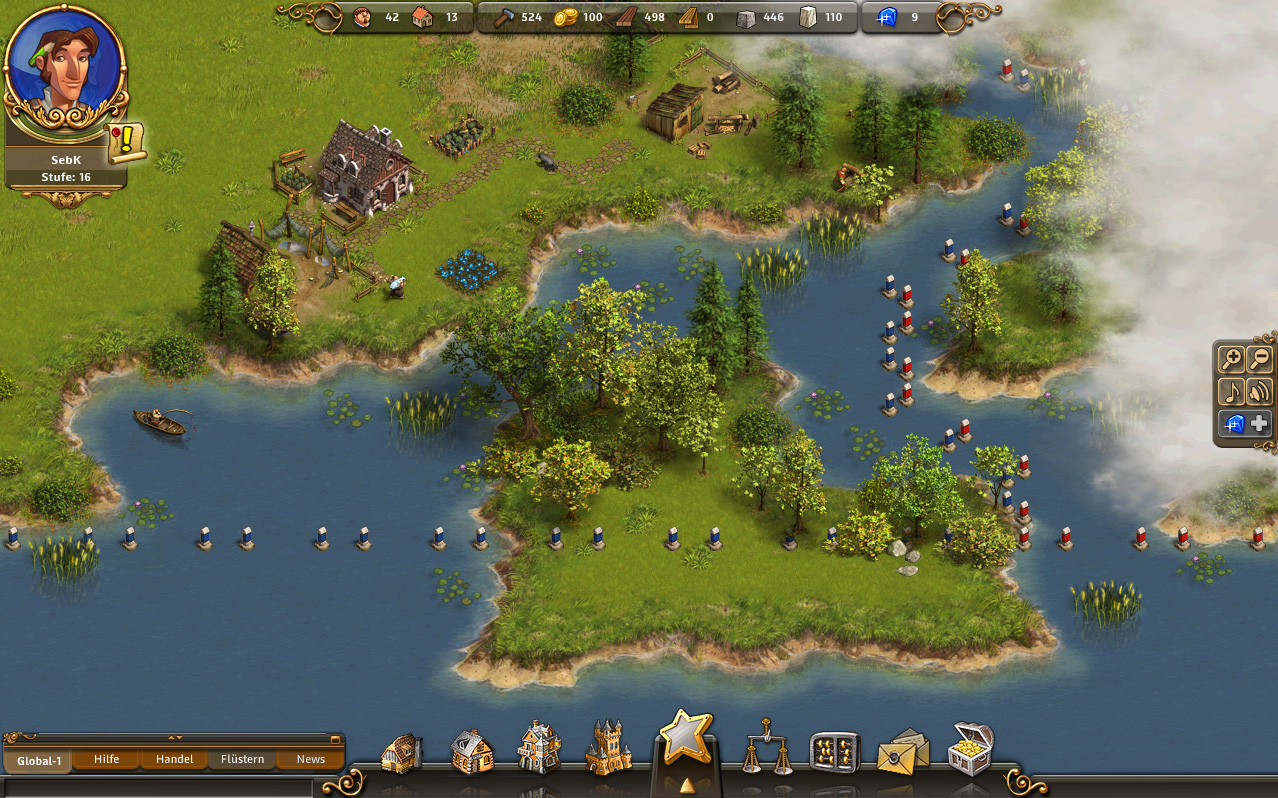The image size is (1278, 798).
Task: Switch to the Global-1 chat tab
Action: [x=39, y=760]
